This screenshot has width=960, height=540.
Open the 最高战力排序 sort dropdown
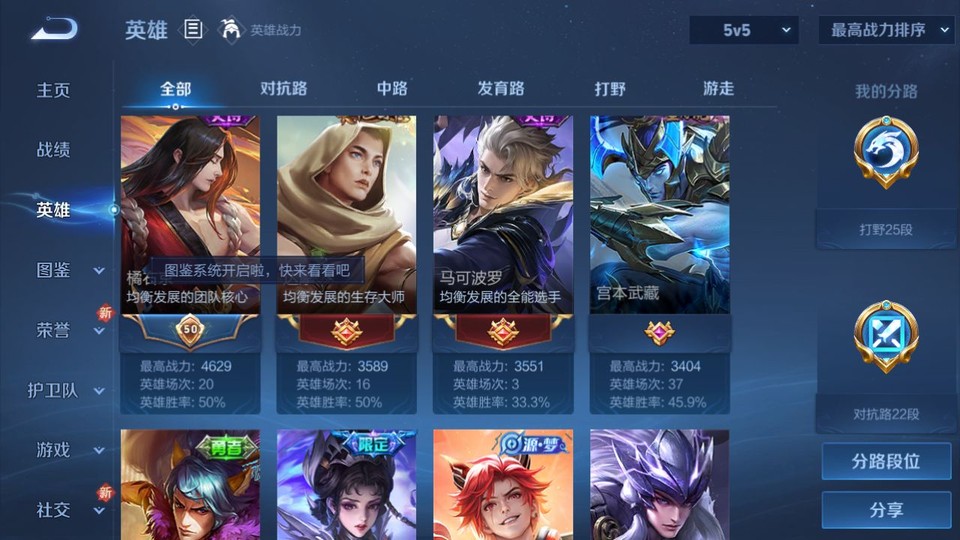886,30
